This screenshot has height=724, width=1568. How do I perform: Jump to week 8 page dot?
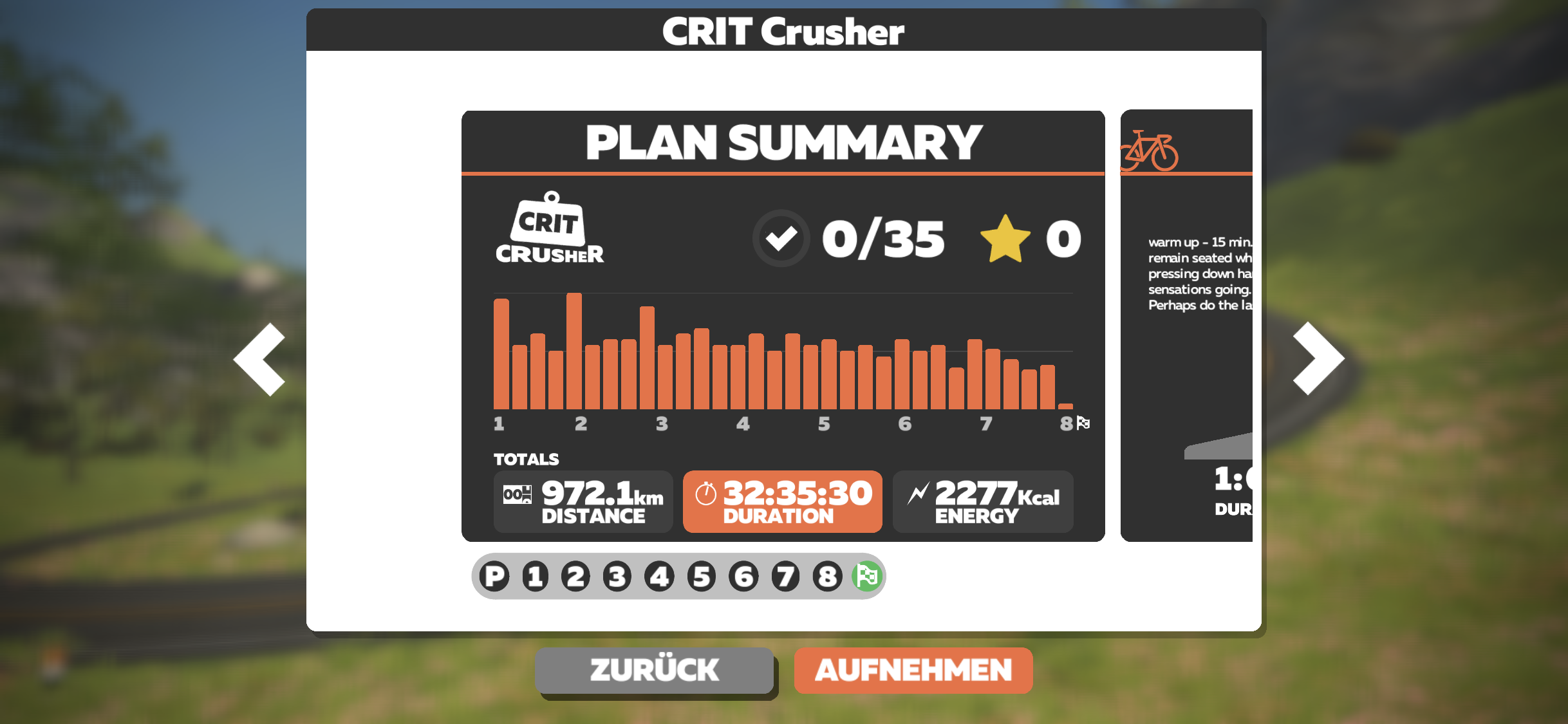828,576
